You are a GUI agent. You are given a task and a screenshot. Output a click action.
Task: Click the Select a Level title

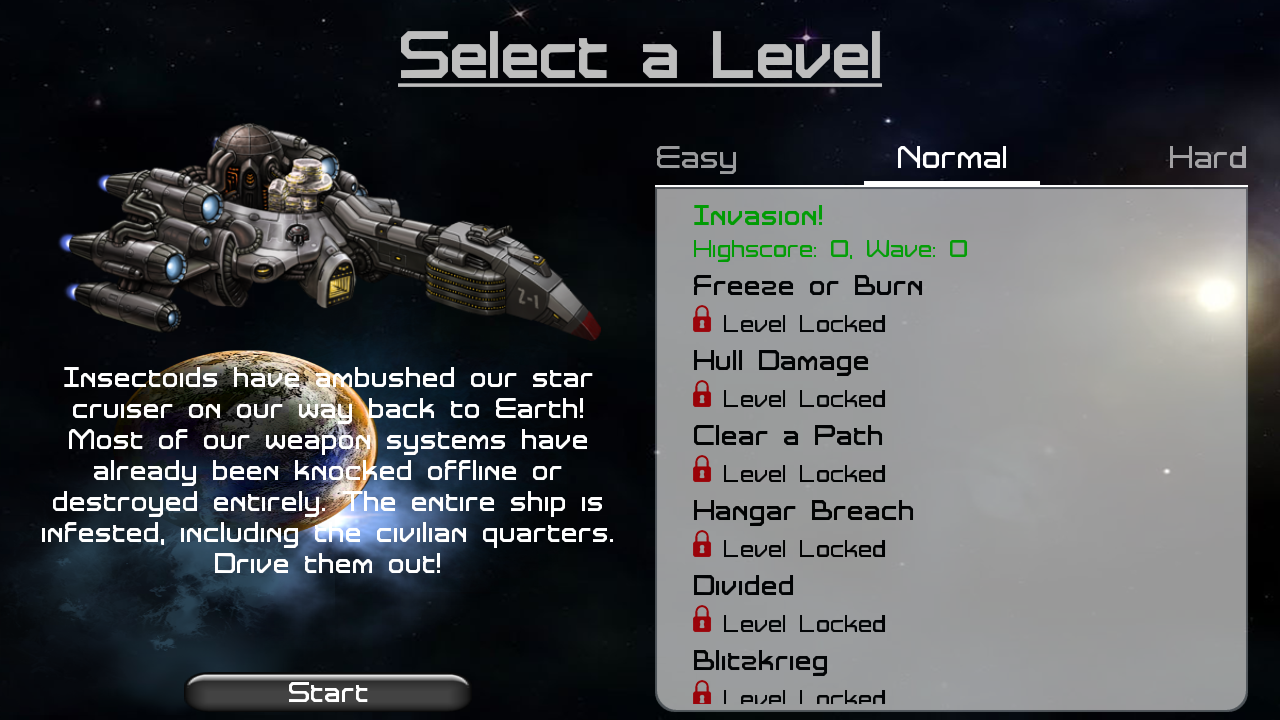pyautogui.click(x=640, y=58)
